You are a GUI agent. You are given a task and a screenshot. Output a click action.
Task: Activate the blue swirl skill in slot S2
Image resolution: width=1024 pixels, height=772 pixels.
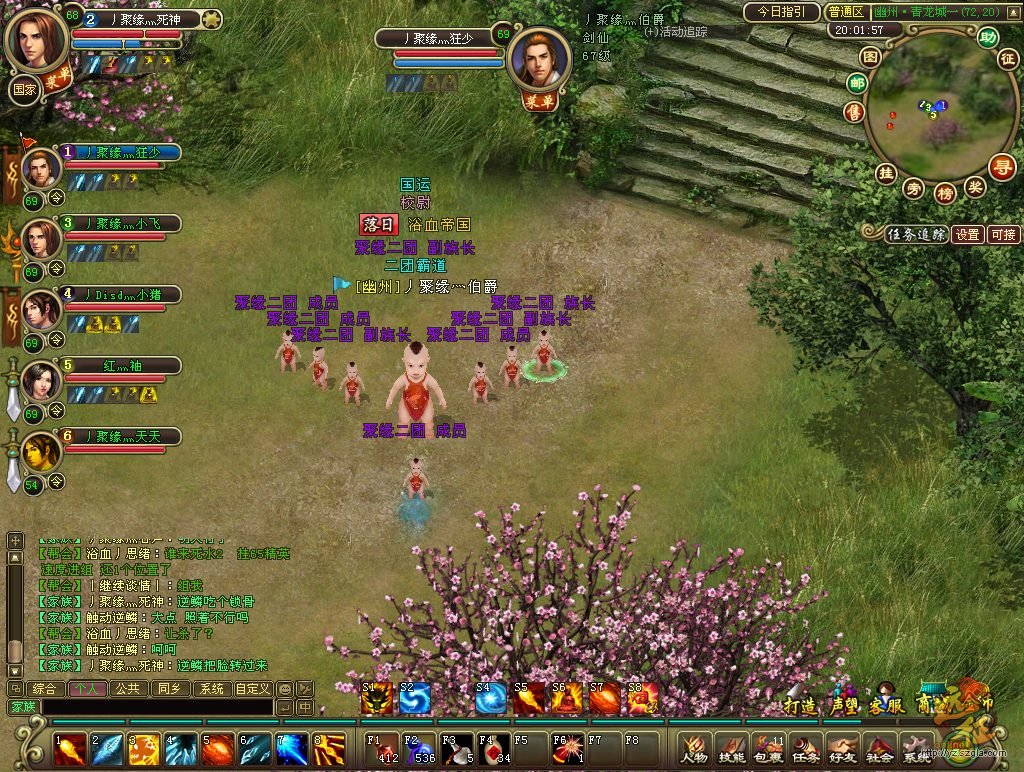[x=414, y=698]
